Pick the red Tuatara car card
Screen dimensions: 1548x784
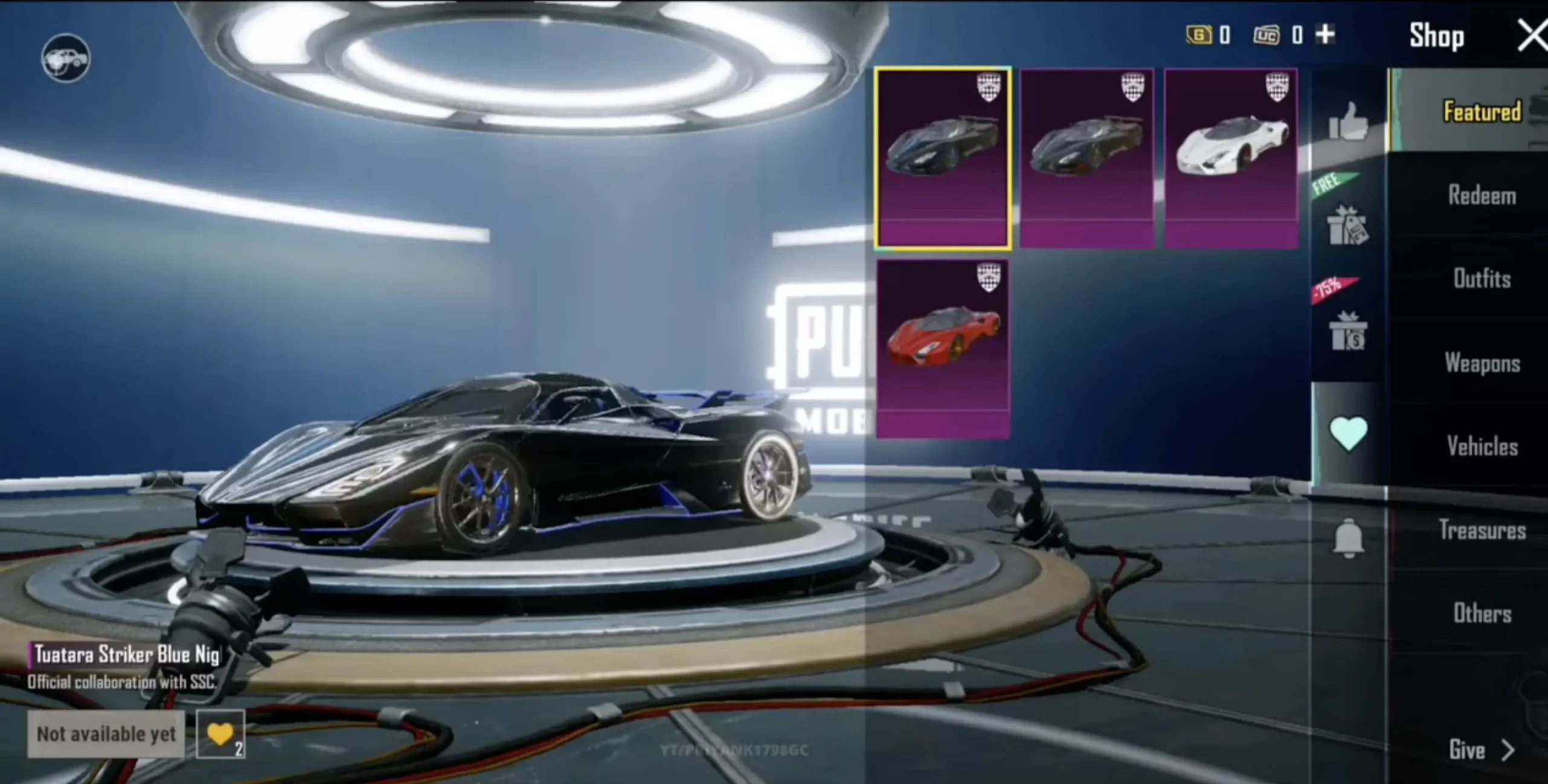pos(942,349)
